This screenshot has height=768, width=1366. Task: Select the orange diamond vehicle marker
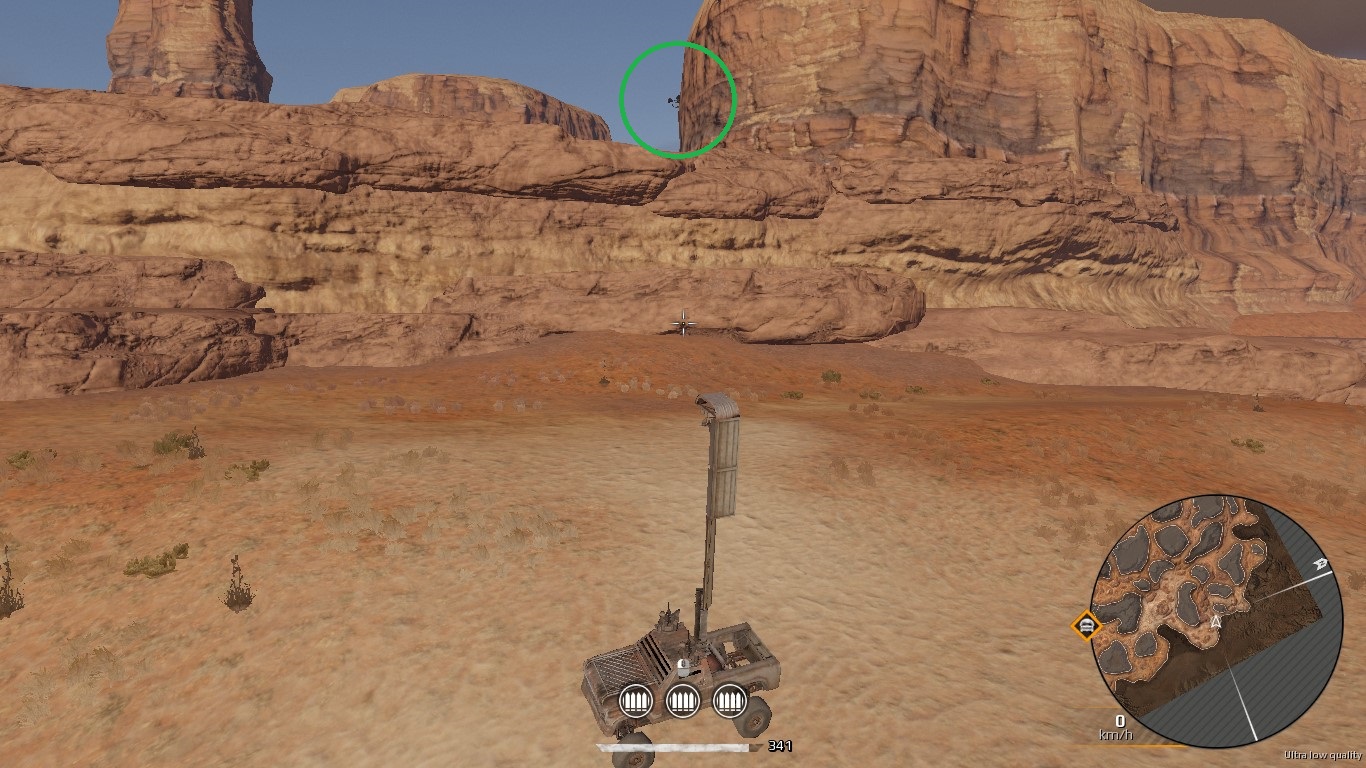1086,627
